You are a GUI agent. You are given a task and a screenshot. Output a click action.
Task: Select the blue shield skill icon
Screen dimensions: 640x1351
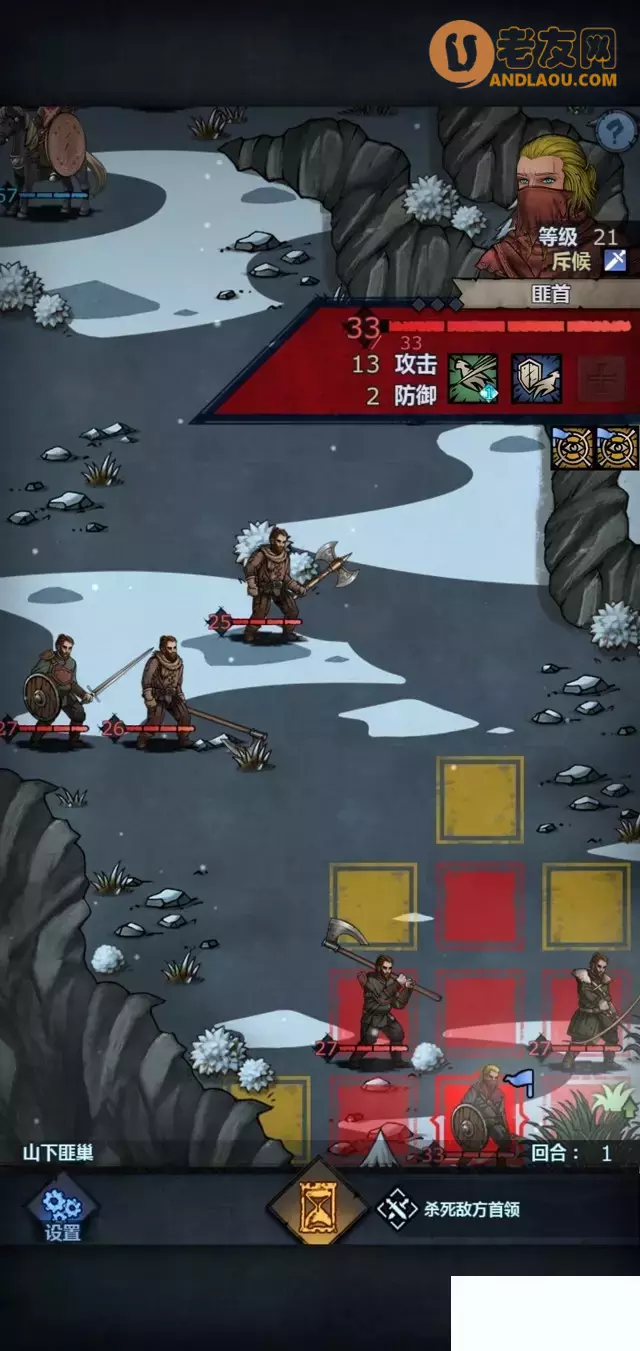[536, 379]
